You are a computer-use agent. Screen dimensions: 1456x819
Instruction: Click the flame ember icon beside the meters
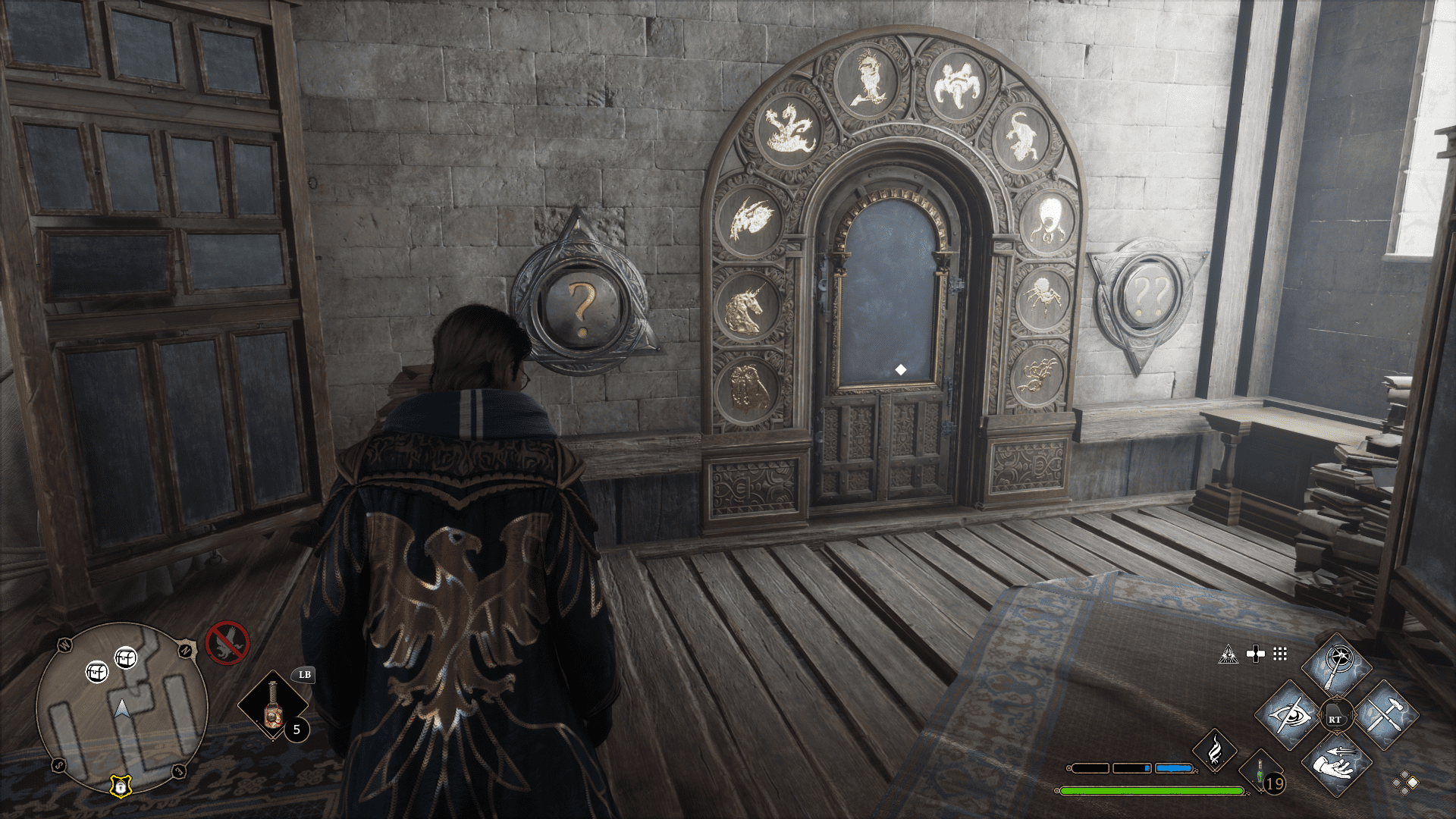pos(1216,751)
